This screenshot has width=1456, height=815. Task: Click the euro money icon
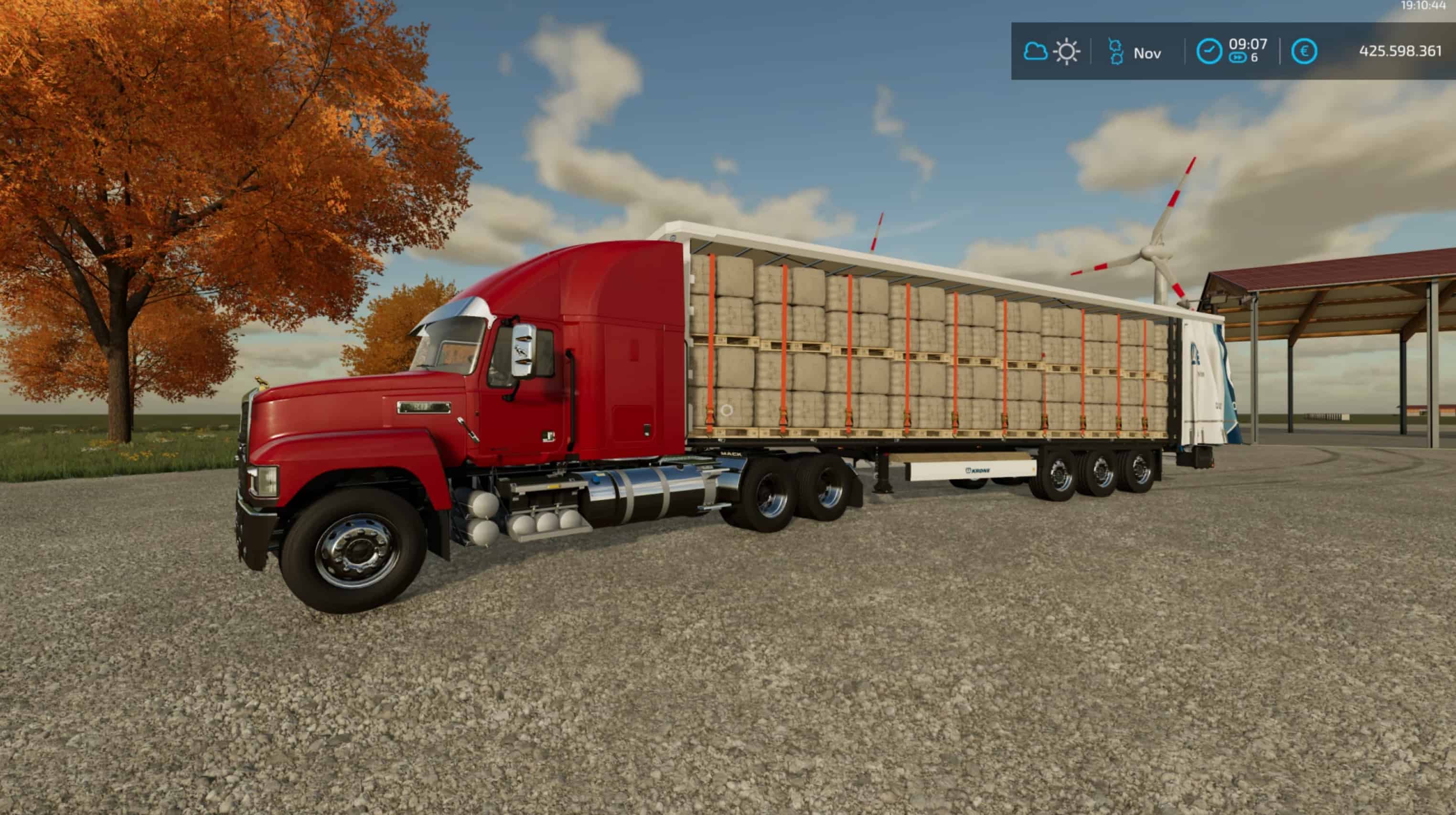pos(1304,52)
